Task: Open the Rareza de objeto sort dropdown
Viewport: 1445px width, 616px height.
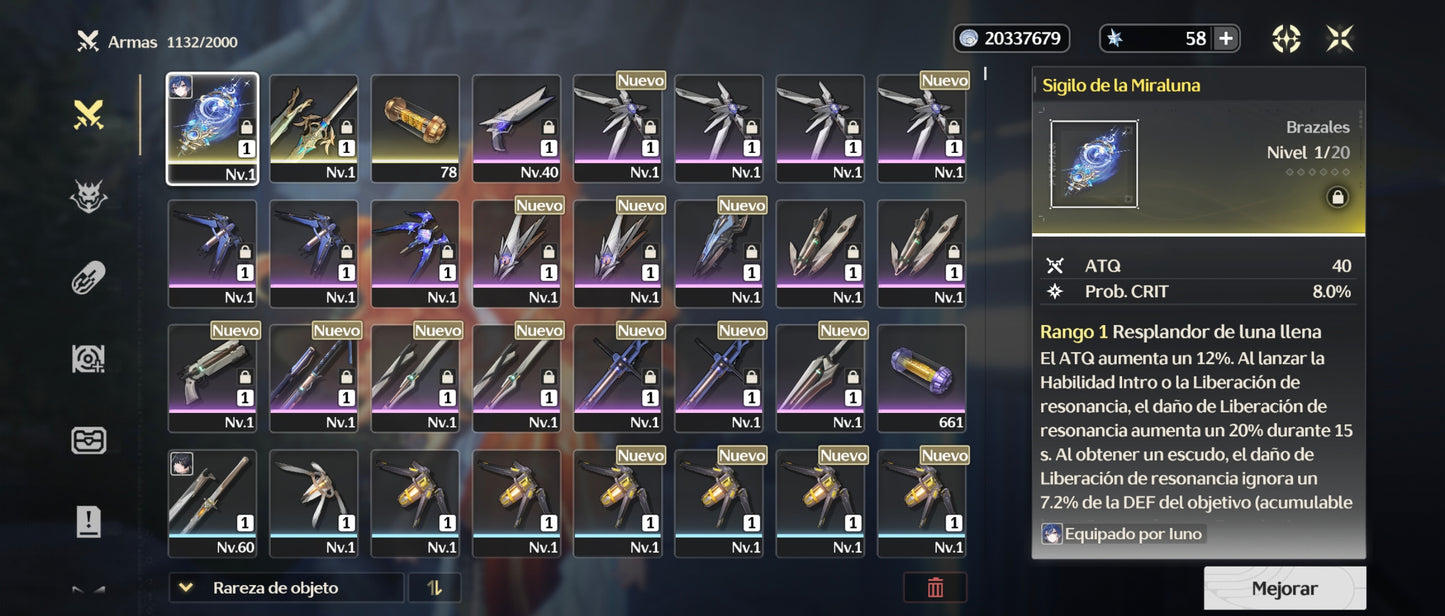Action: coord(286,588)
